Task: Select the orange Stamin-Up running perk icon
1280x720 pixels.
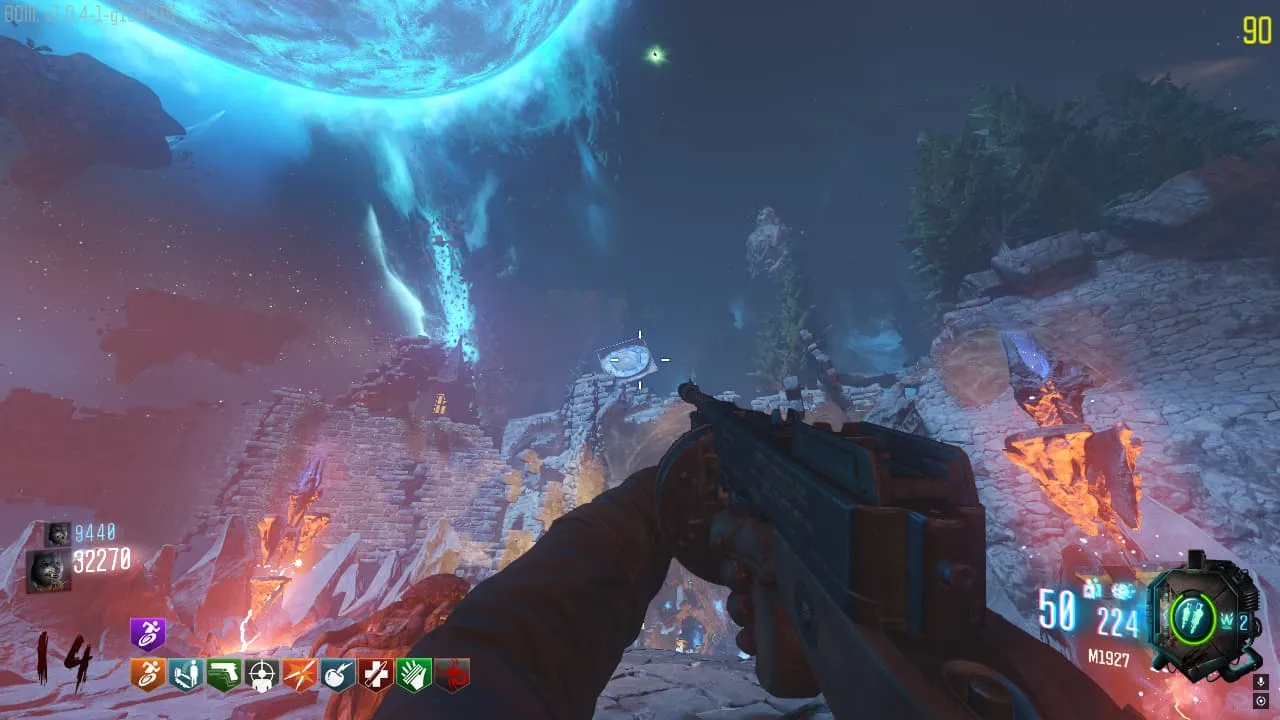Action: [x=148, y=675]
